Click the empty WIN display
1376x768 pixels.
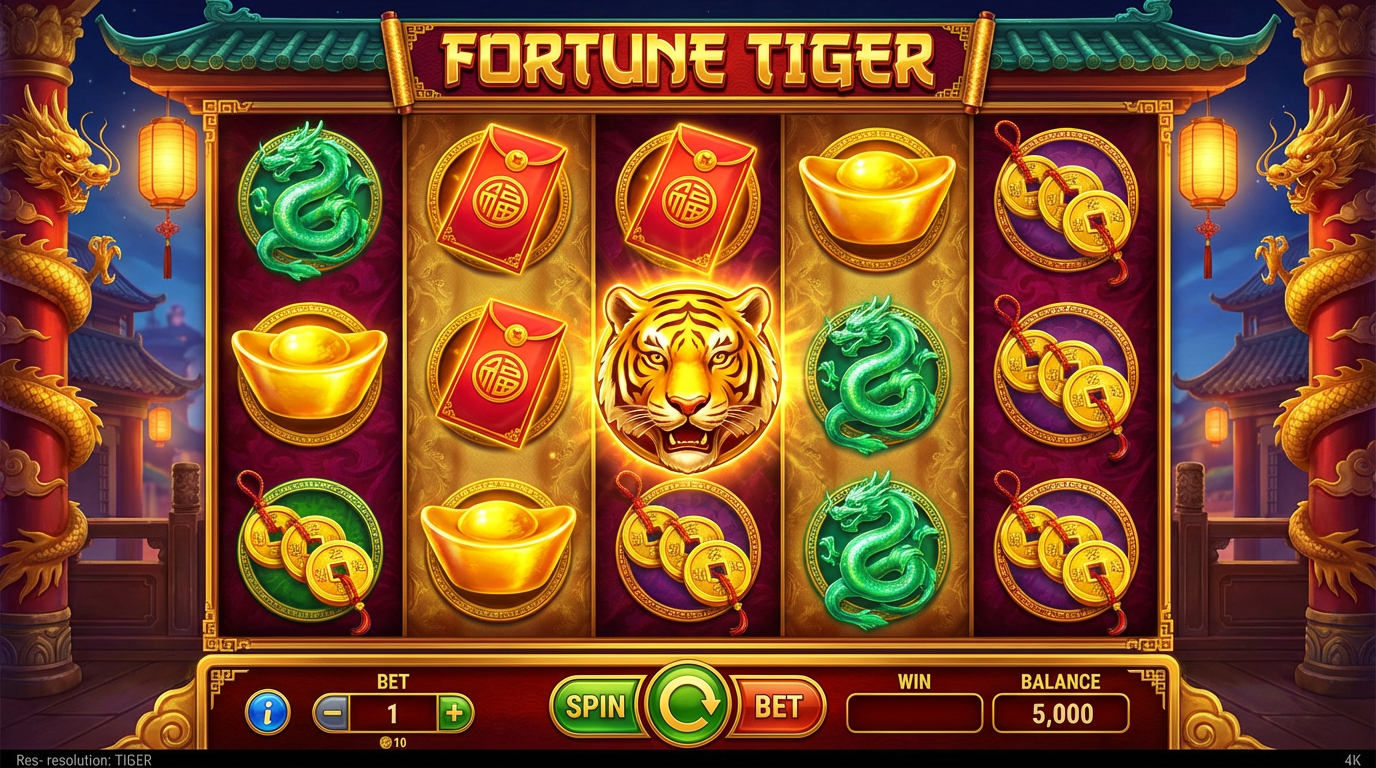[913, 713]
